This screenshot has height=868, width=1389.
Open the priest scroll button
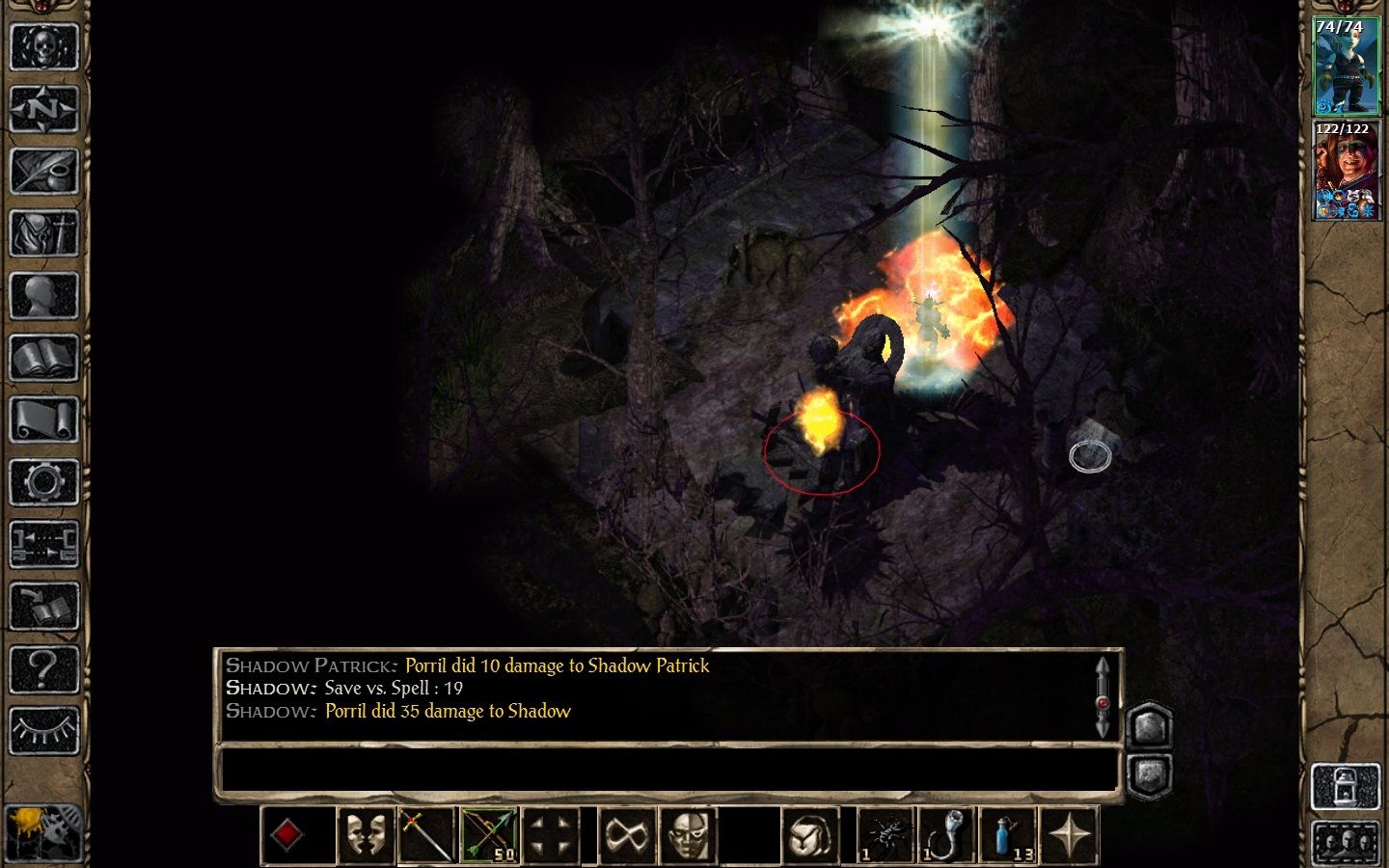coord(43,420)
